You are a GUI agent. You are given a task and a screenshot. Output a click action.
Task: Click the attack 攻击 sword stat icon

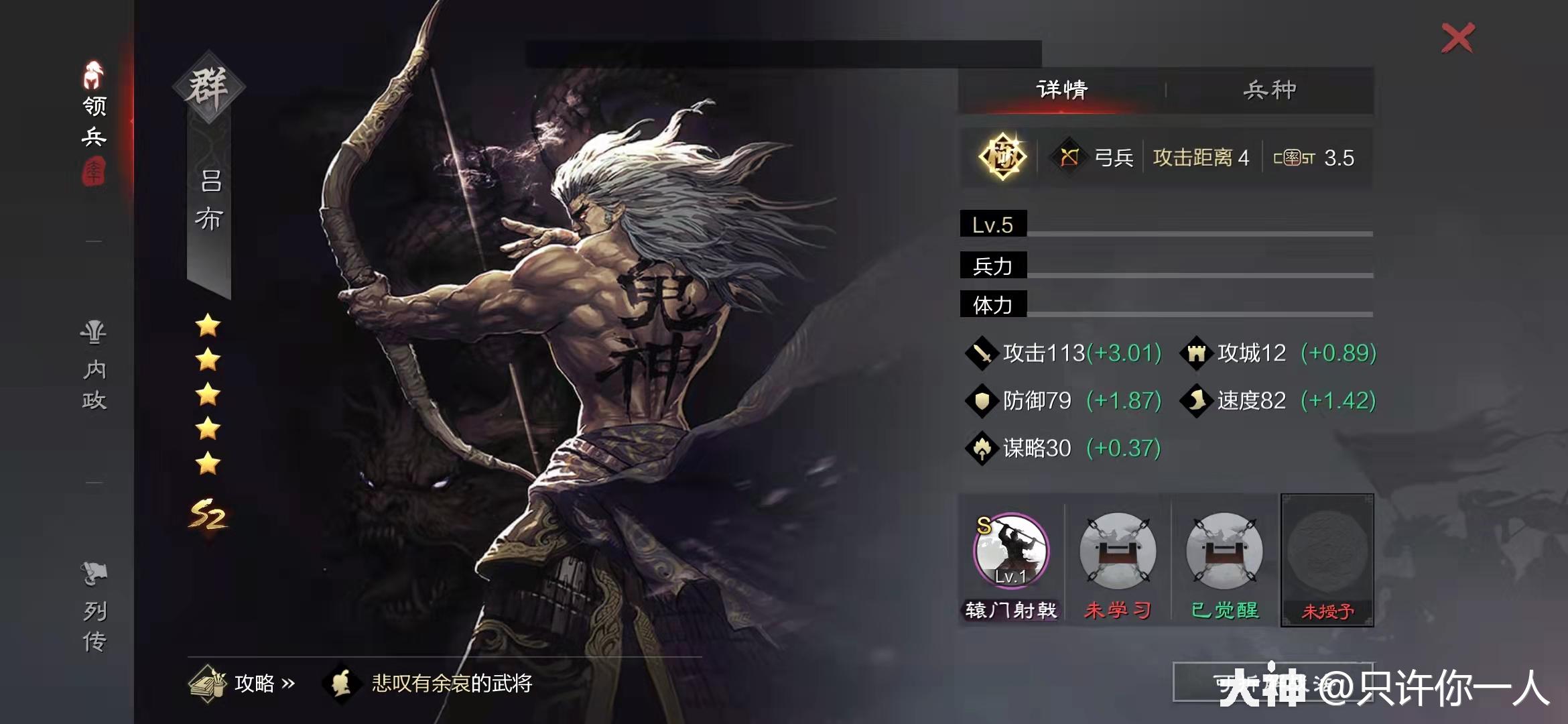984,353
